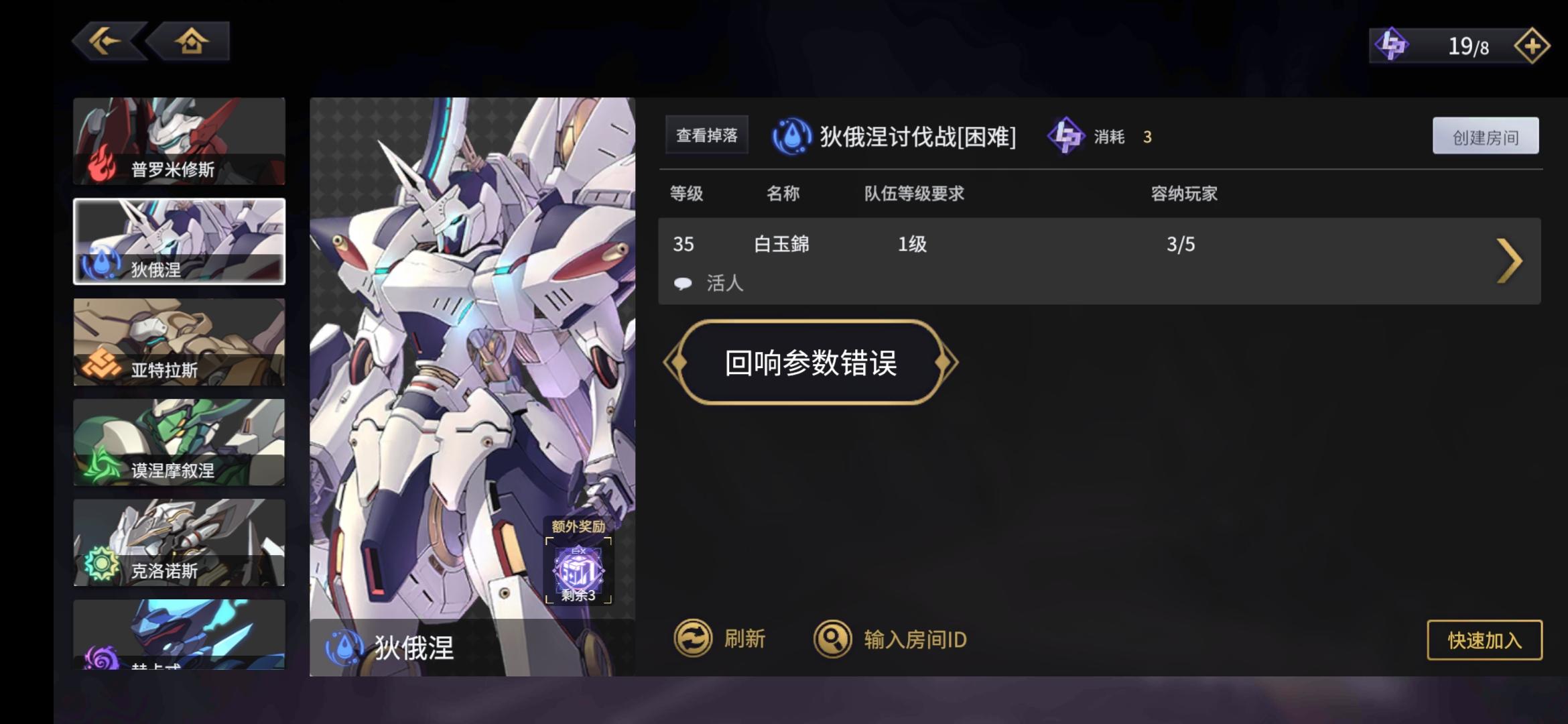Click the magnifier icon beside 输入房间ID
The width and height of the screenshot is (1568, 724).
click(832, 639)
